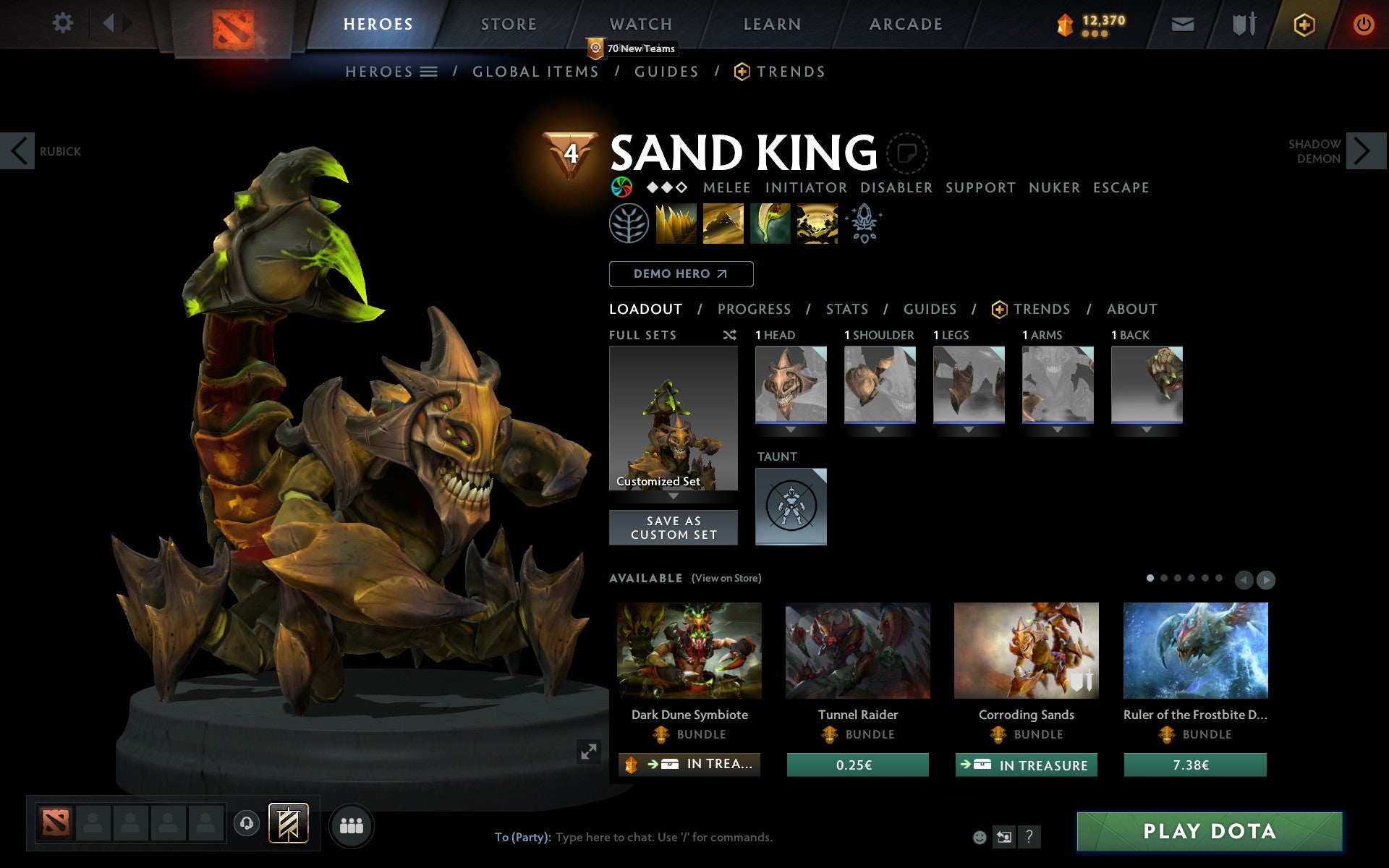This screenshot has width=1389, height=868.
Task: Click the help question mark icon
Action: tap(1029, 838)
